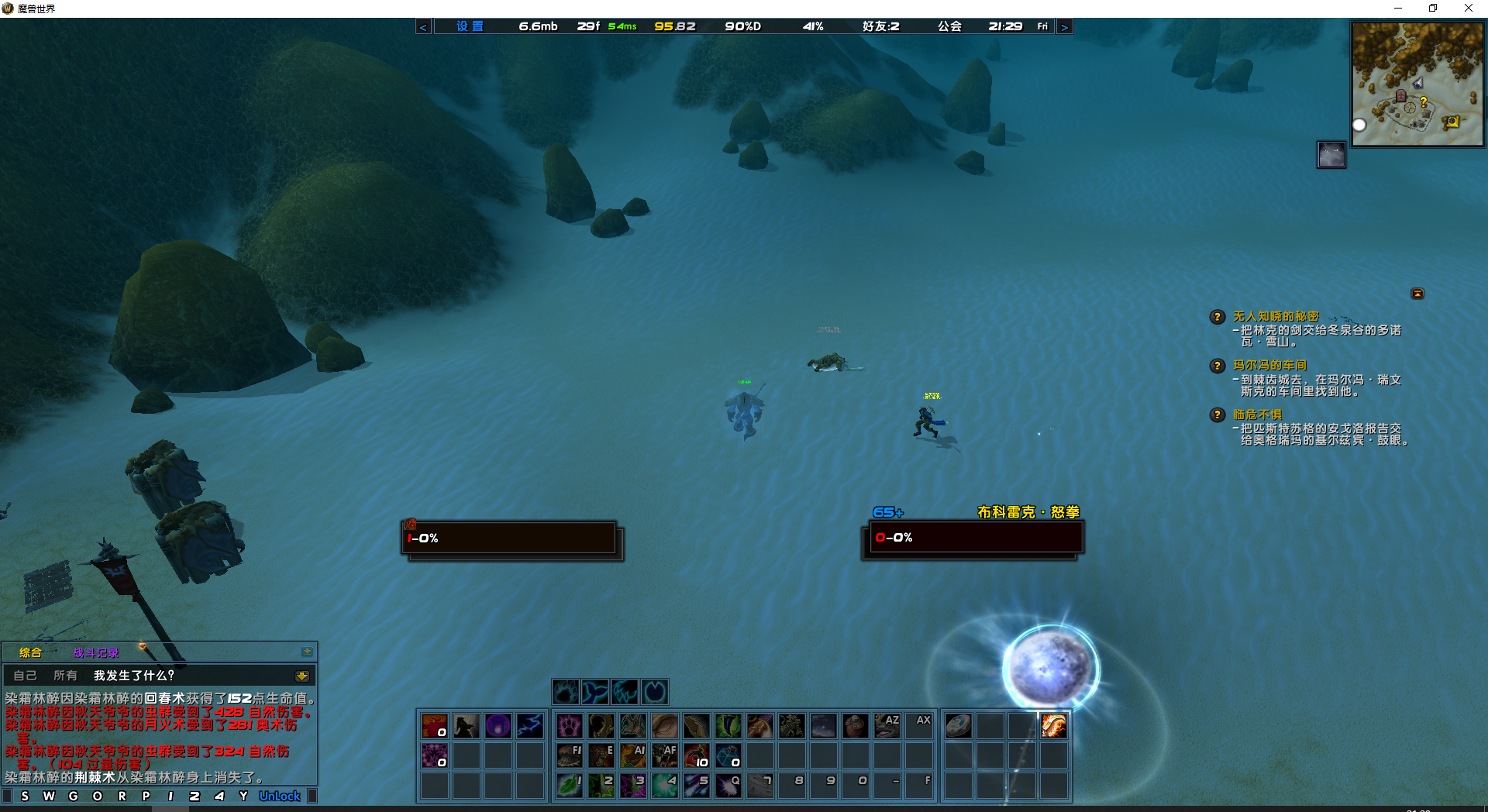Switch to the 战斗记录 combat log tab
1488x812 pixels.
click(96, 652)
